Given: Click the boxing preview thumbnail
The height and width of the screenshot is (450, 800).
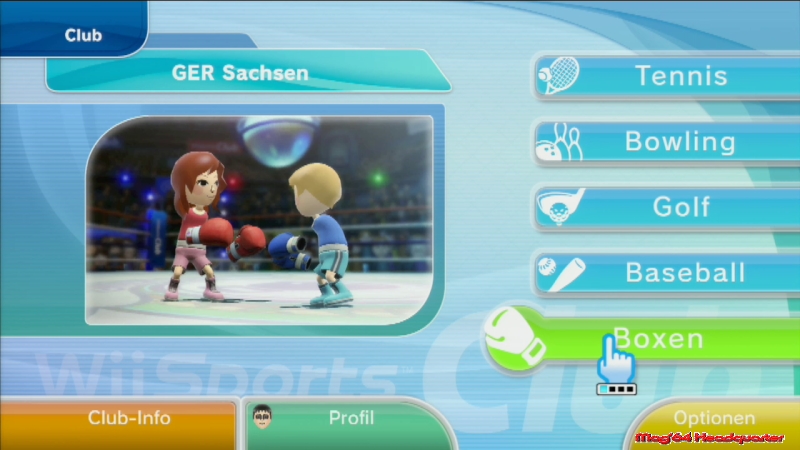Looking at the screenshot, I should [x=259, y=220].
